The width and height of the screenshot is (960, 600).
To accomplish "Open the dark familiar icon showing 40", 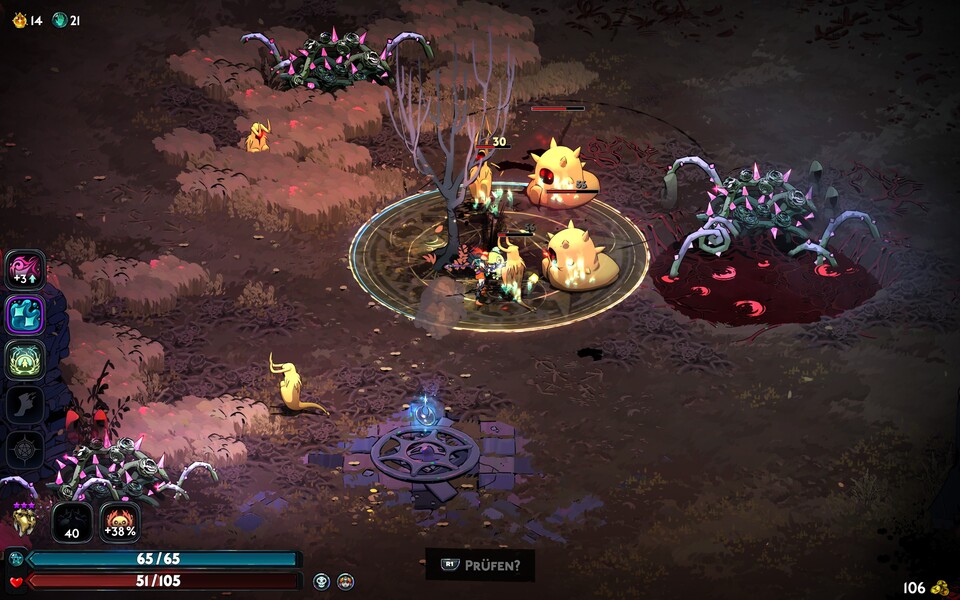I will pos(72,522).
